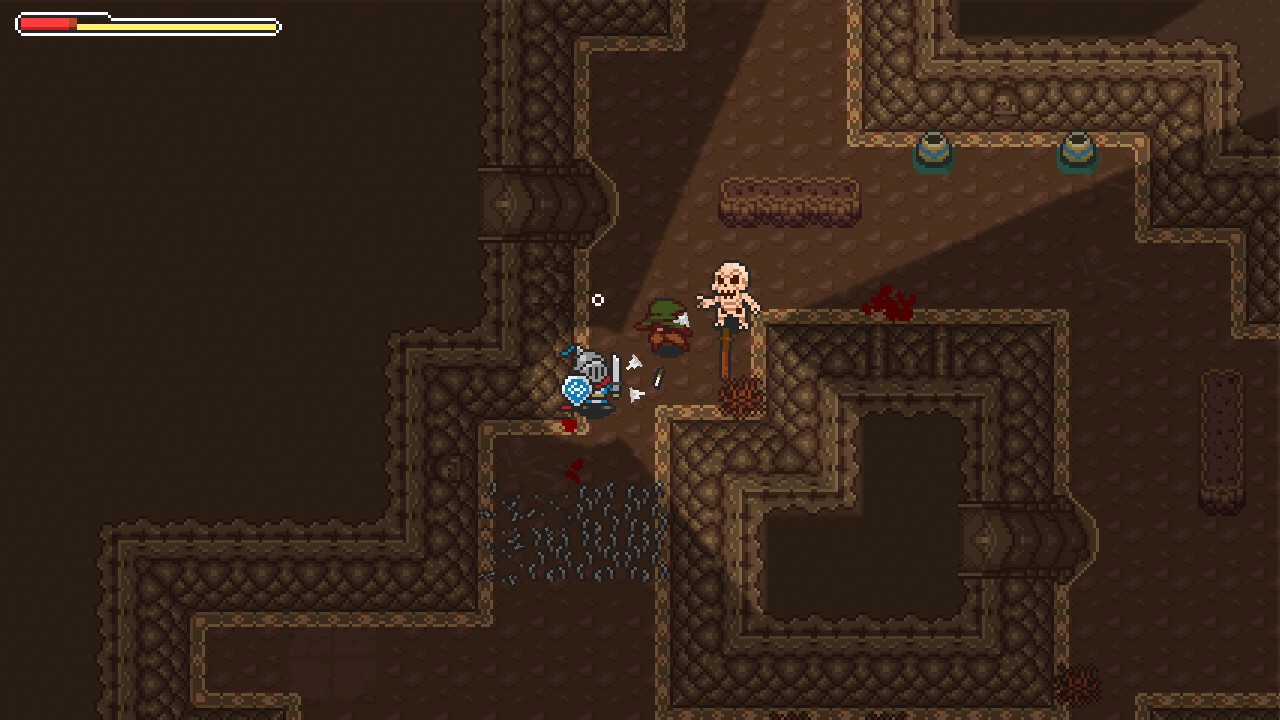
Task: Click the large blood splatter on the right
Action: [x=890, y=305]
